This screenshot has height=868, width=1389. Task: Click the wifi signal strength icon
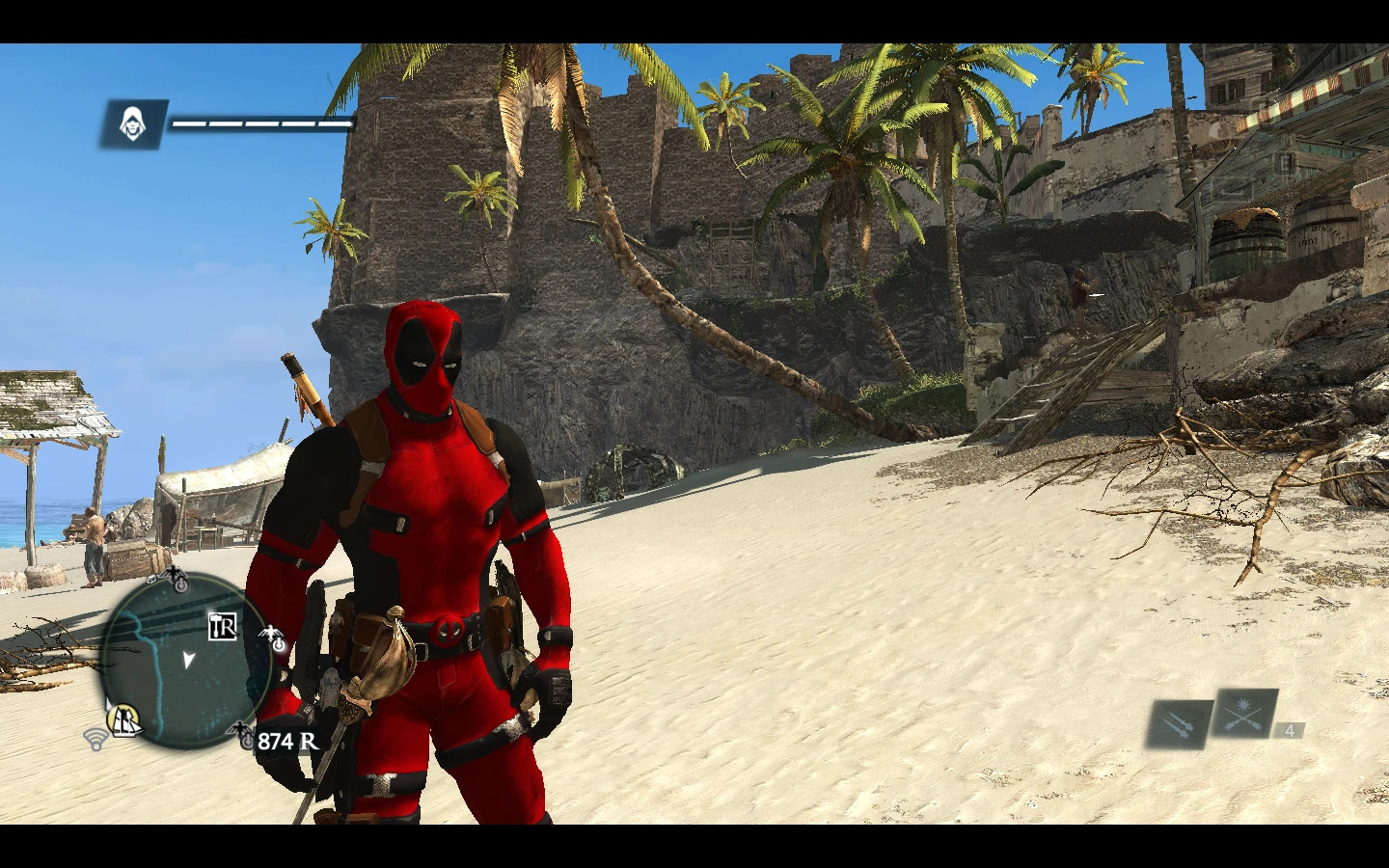pos(95,740)
